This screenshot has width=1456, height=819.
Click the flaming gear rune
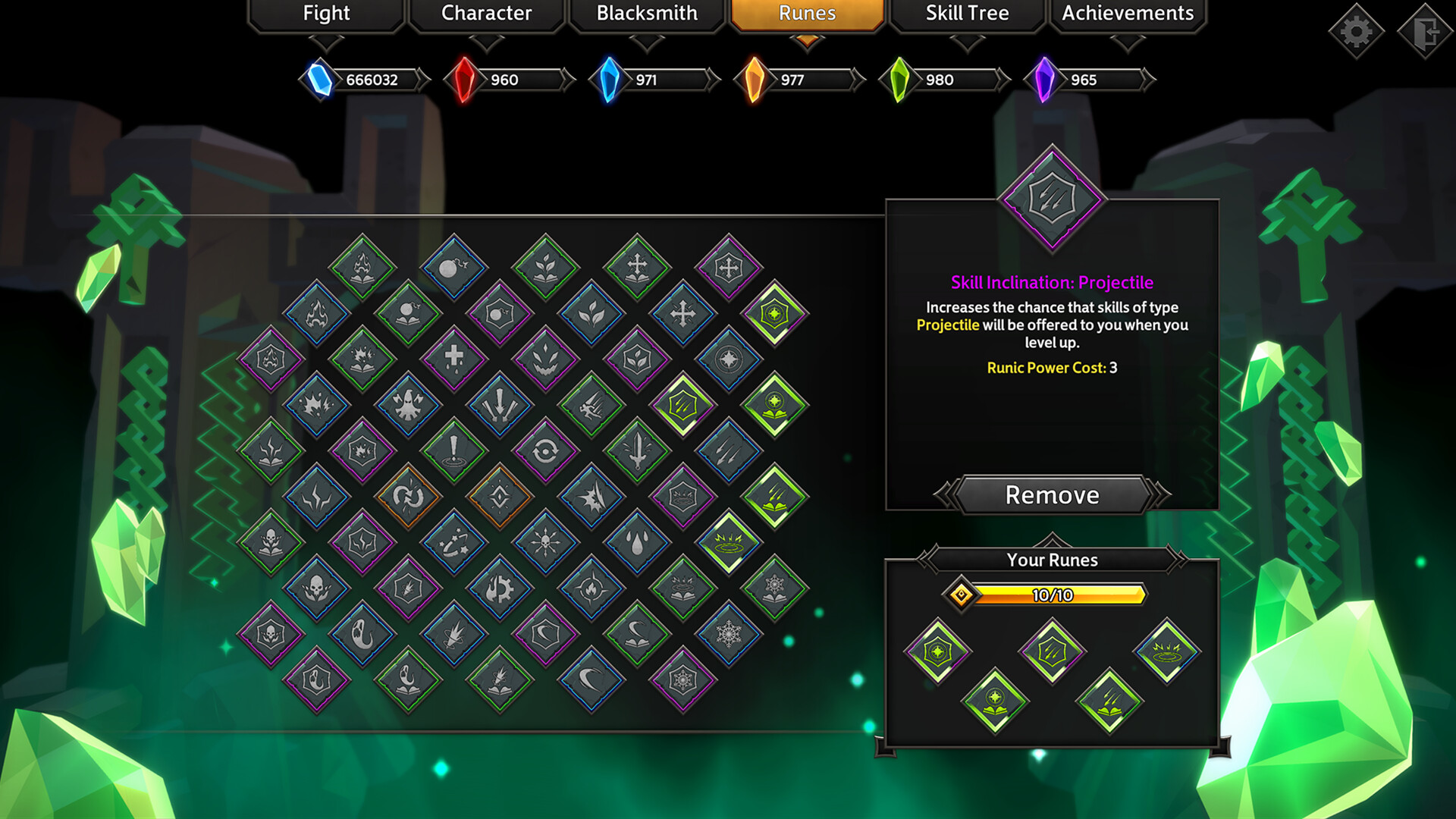pos(499,588)
